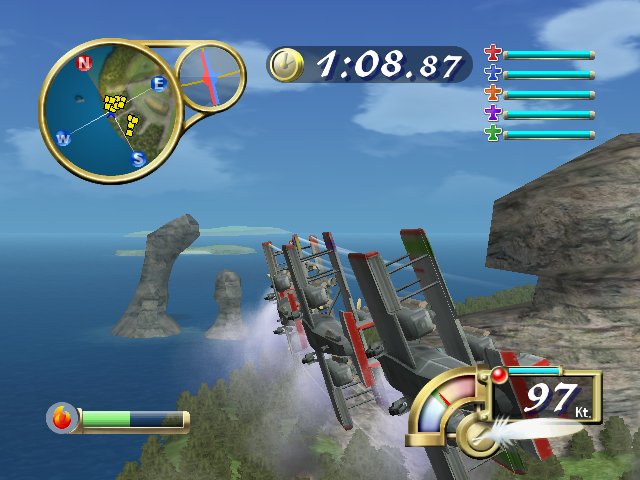Choose the green plane icon
The width and height of the screenshot is (640, 480).
point(492,133)
